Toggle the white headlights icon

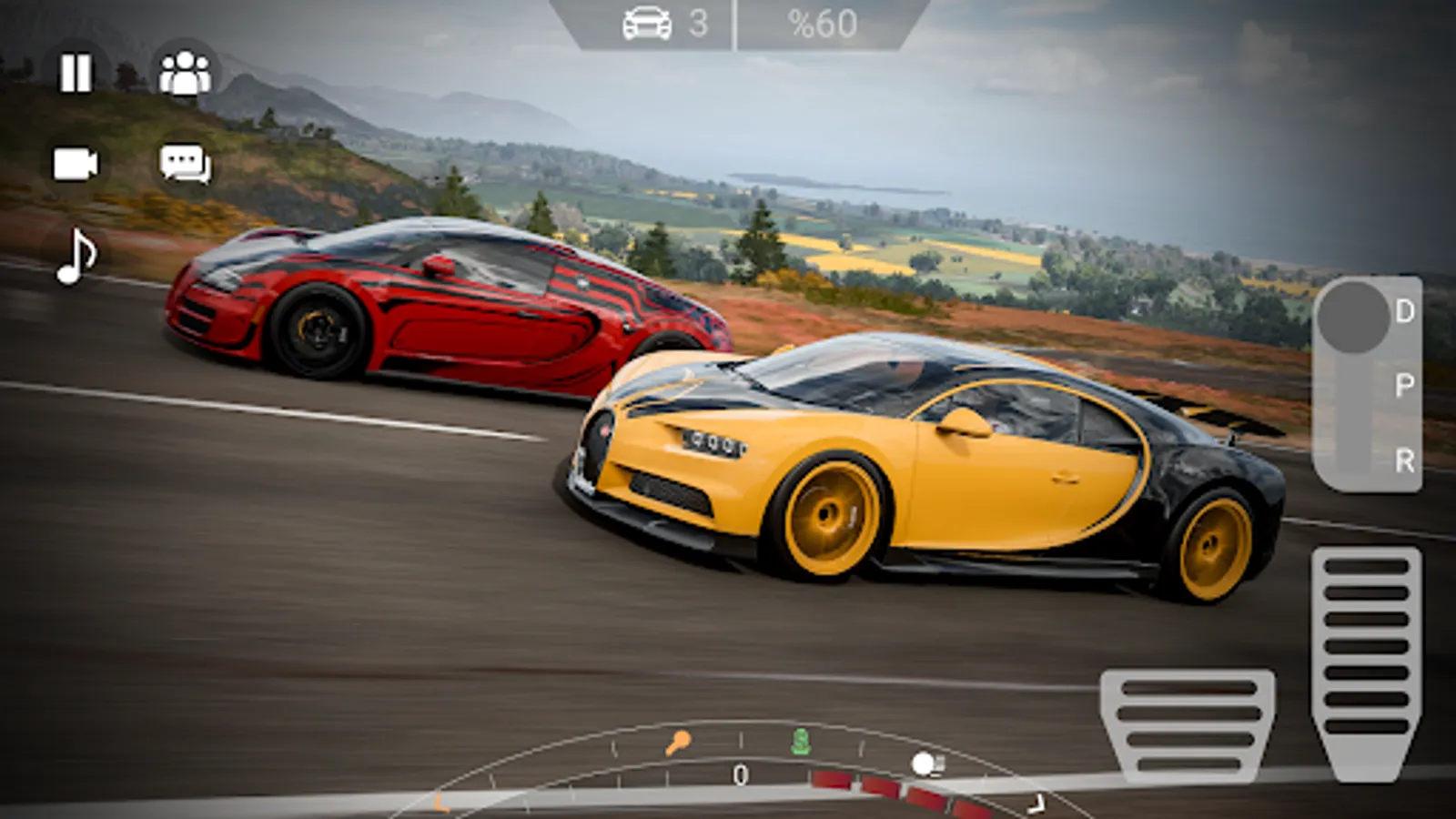927,763
